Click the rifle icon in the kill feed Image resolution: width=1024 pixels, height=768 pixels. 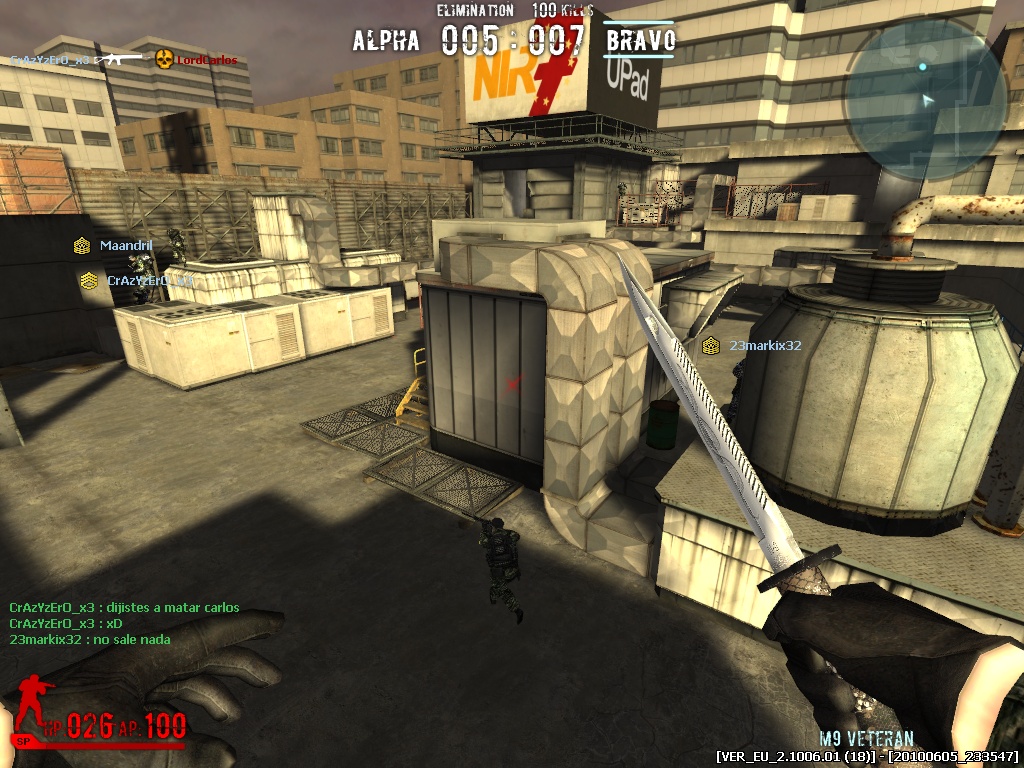click(x=119, y=59)
